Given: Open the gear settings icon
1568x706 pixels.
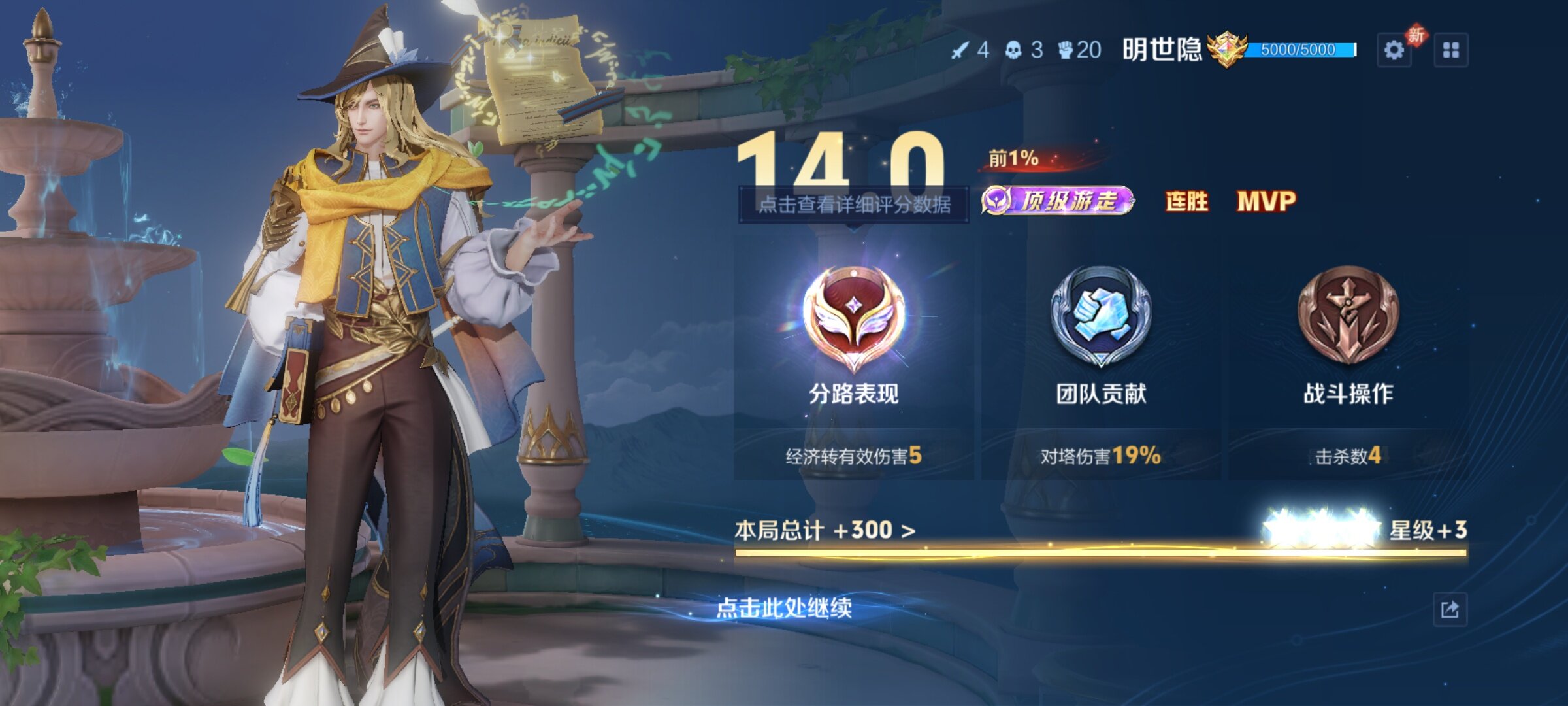Looking at the screenshot, I should [x=1394, y=50].
